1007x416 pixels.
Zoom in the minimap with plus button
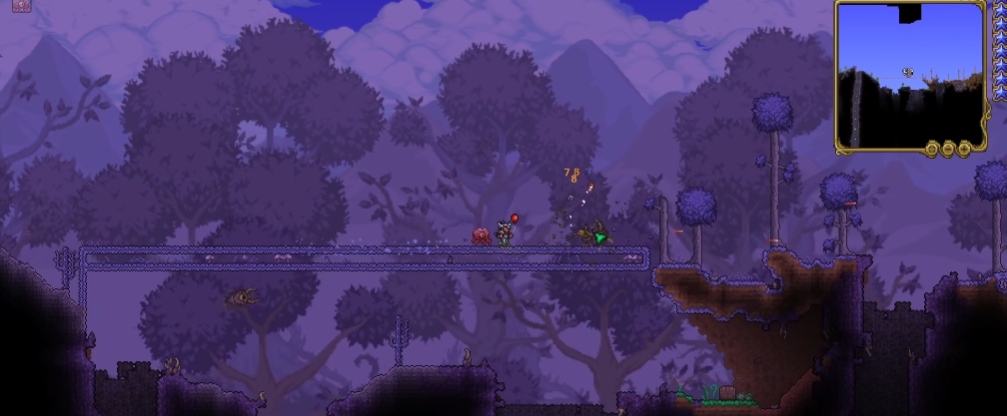coord(964,148)
